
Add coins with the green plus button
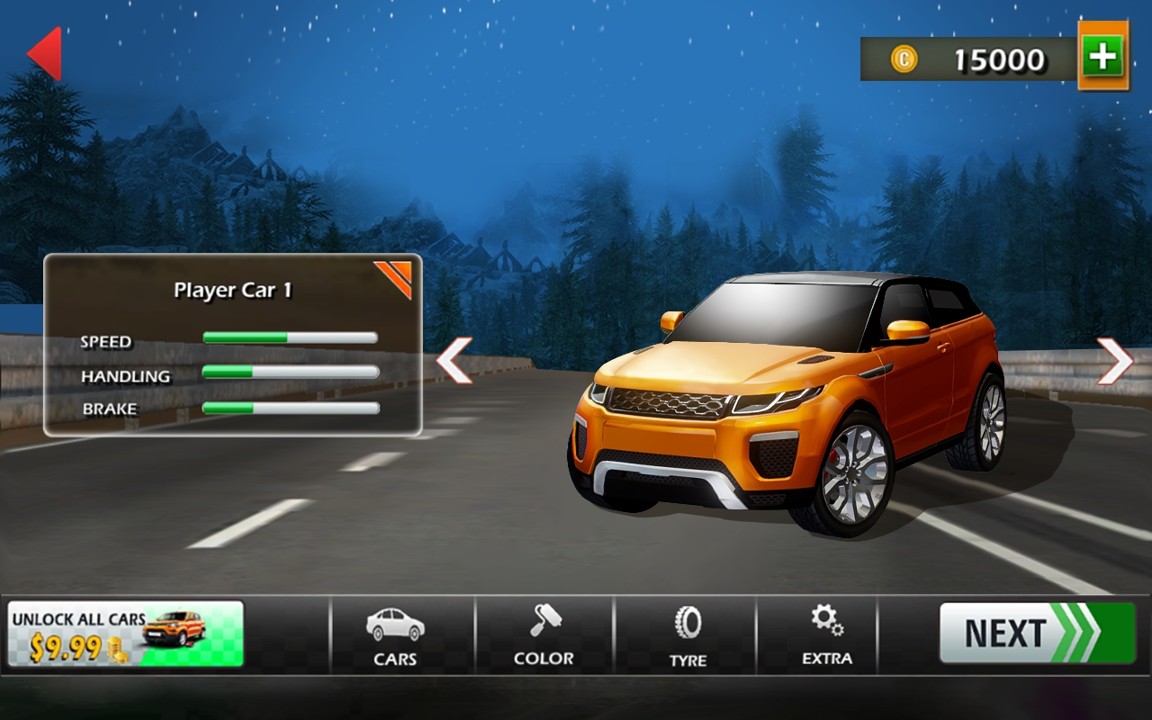pos(1102,56)
